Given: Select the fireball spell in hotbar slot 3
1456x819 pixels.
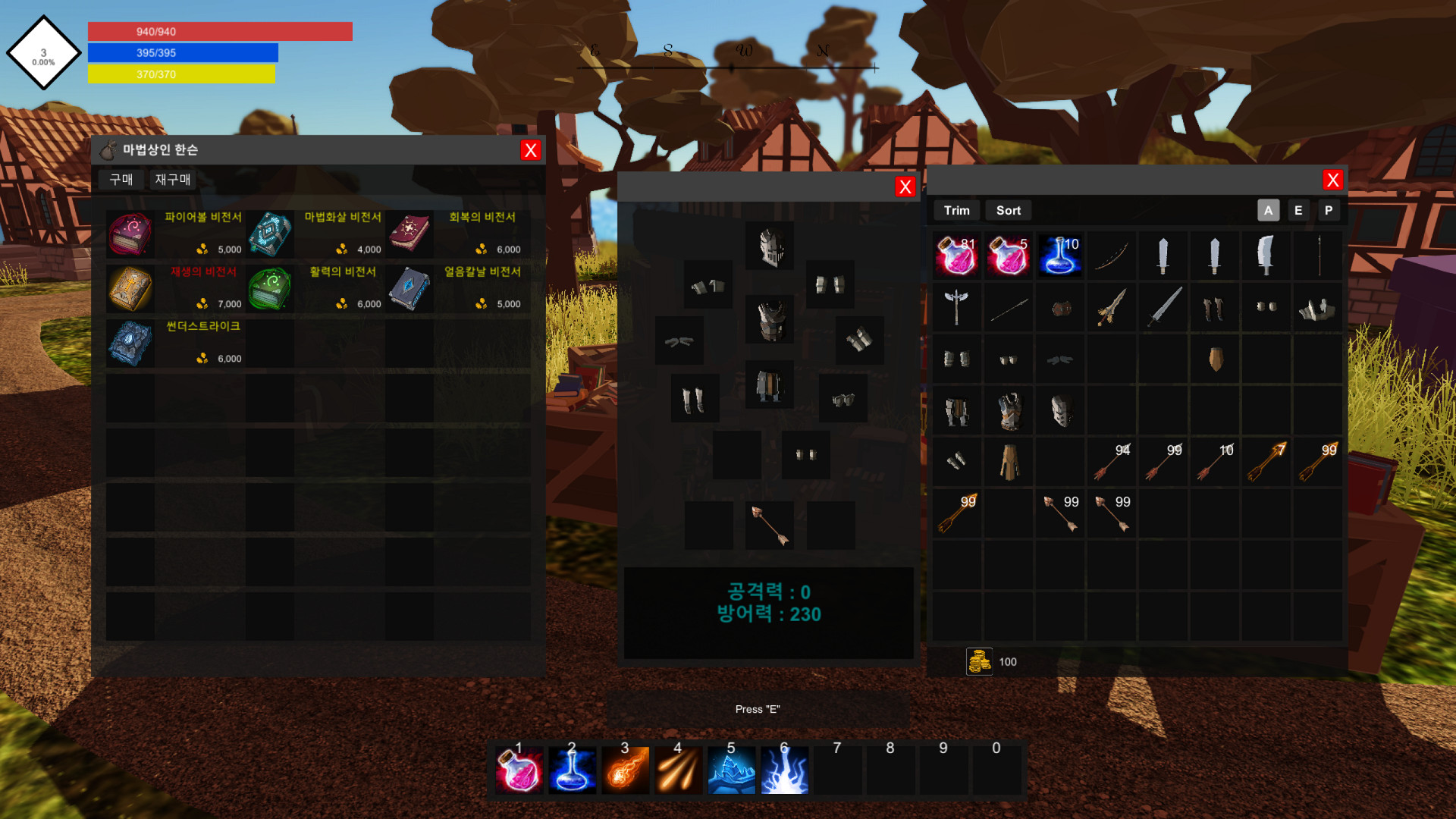Looking at the screenshot, I should 625,768.
